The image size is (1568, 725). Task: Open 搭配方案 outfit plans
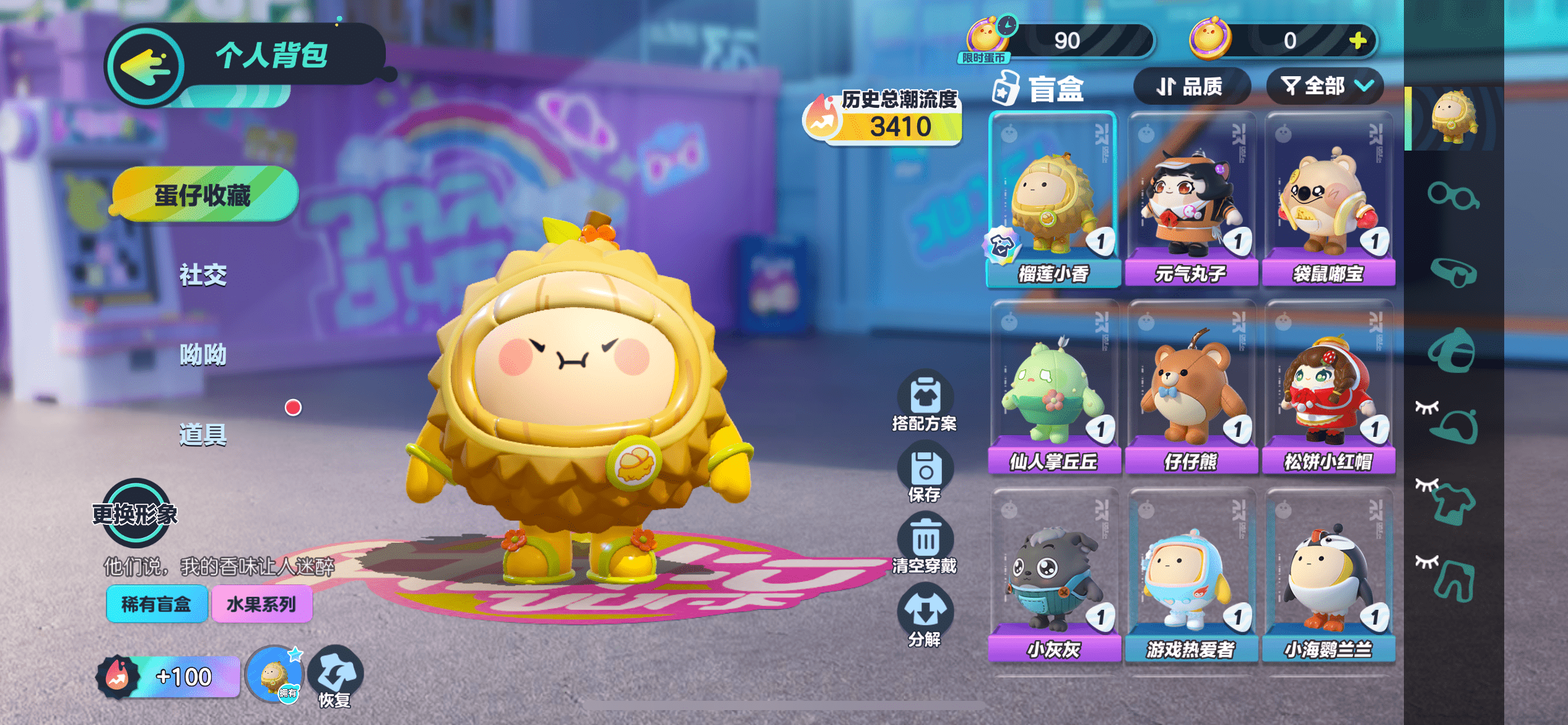pos(925,402)
